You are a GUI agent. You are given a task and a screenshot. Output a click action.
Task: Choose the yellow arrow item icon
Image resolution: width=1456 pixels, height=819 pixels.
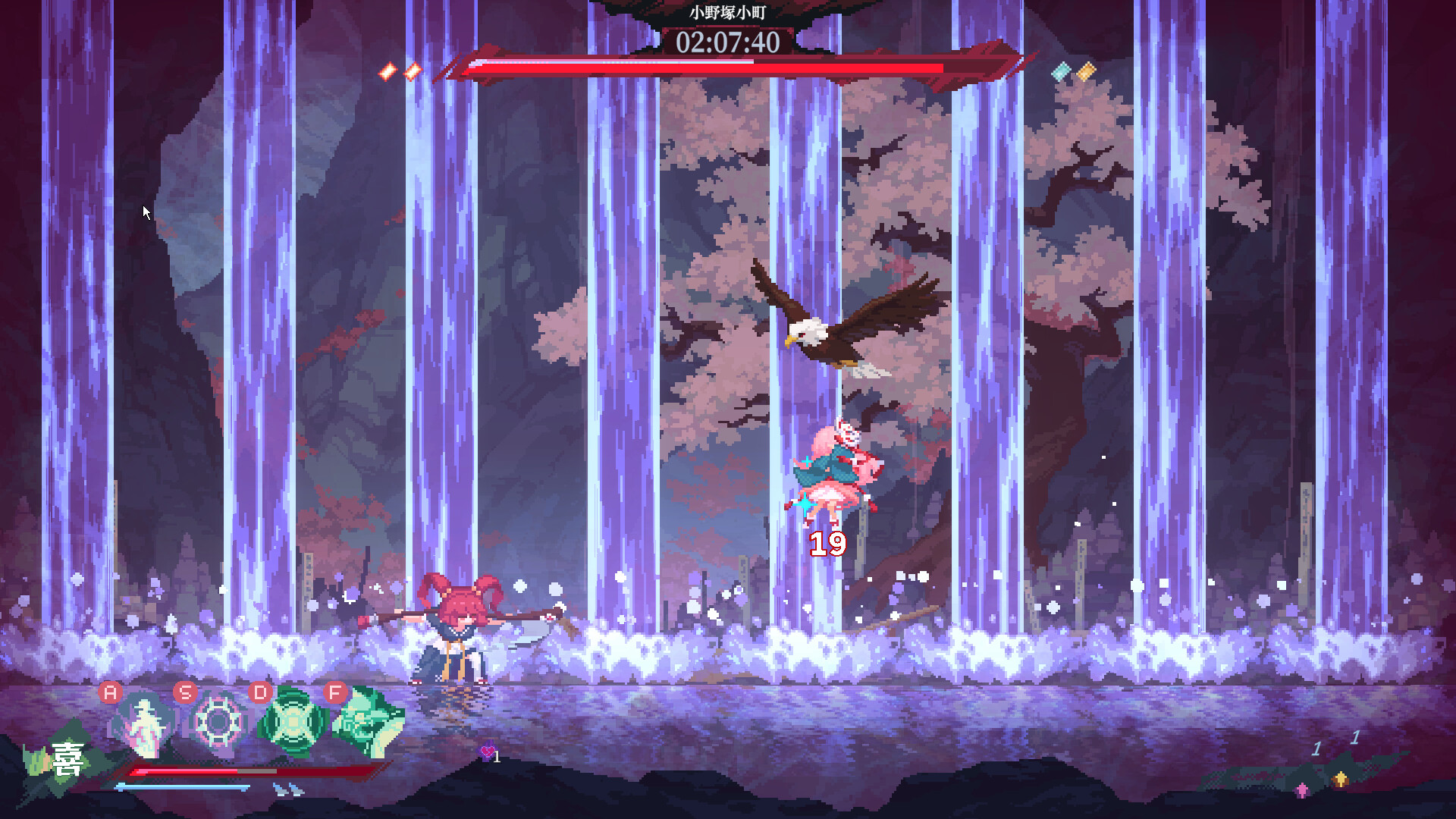(x=1340, y=779)
